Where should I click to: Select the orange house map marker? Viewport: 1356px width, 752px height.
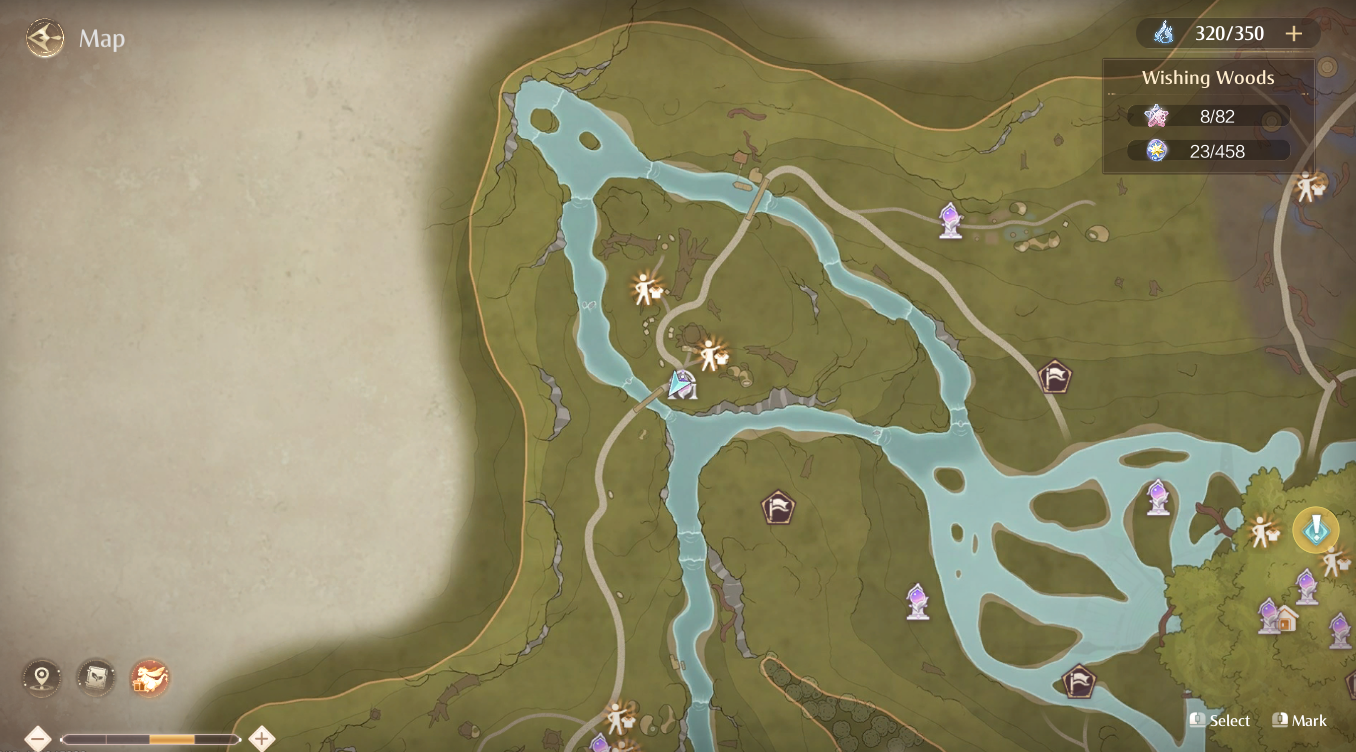pos(1283,617)
